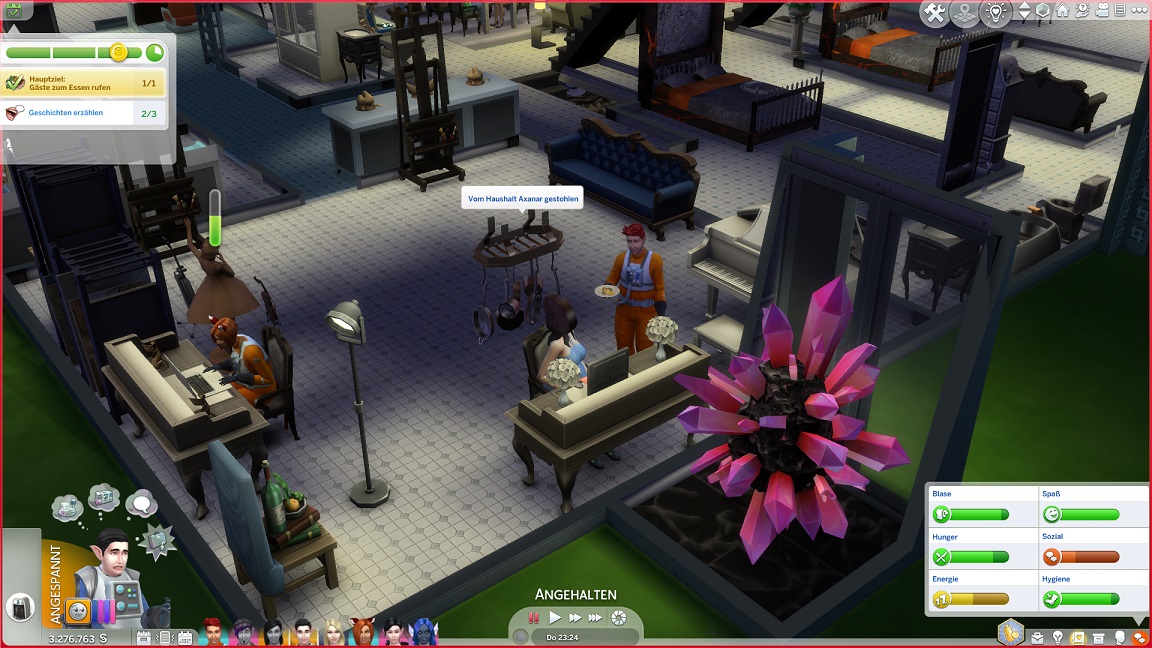
Task: Set game speed to double fast-forward
Action: click(575, 618)
